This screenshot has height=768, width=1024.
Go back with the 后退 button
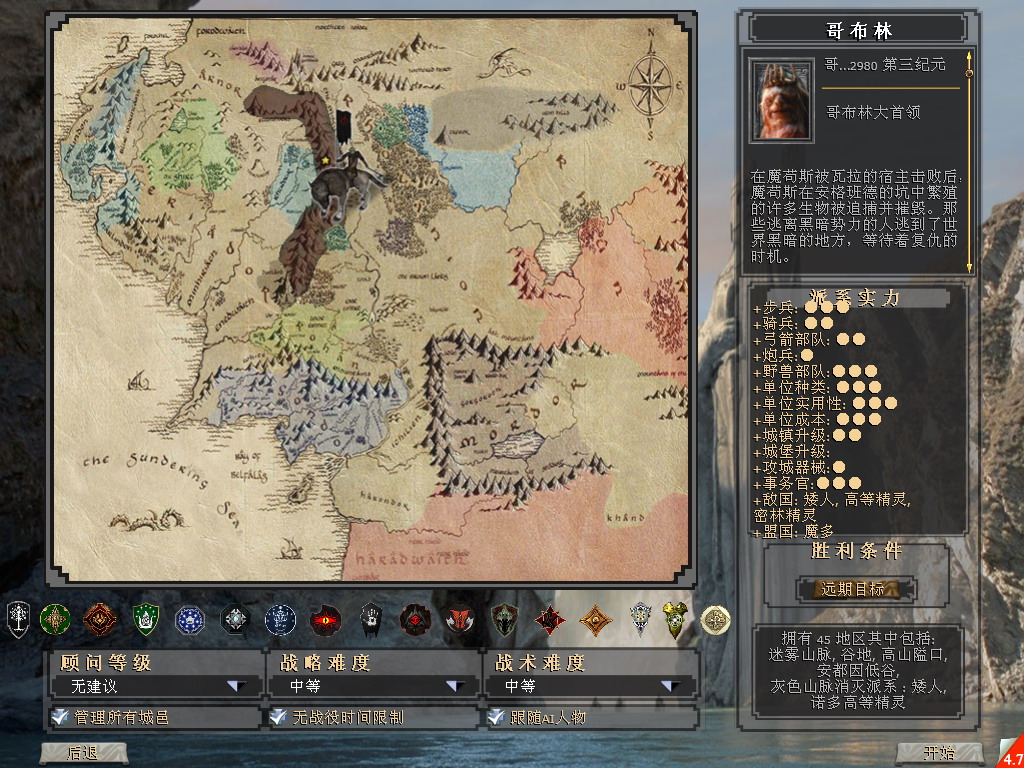[82, 753]
